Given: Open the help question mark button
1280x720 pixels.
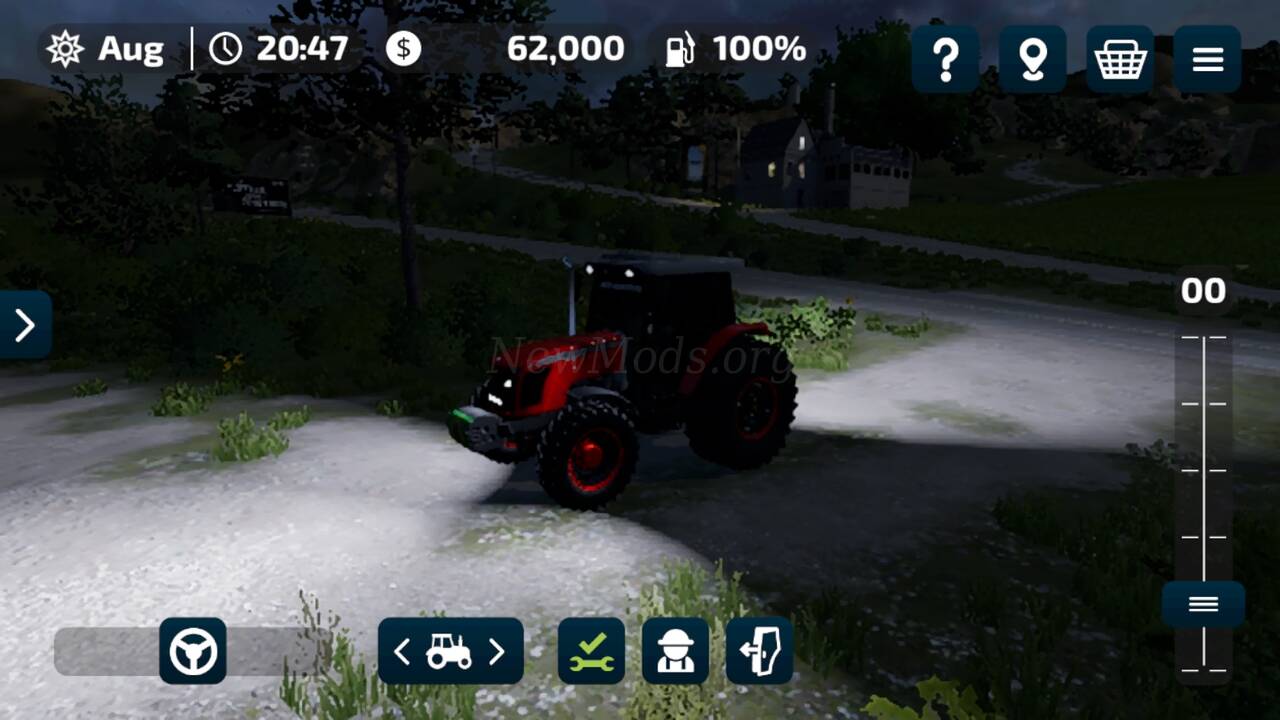Looking at the screenshot, I should (945, 60).
